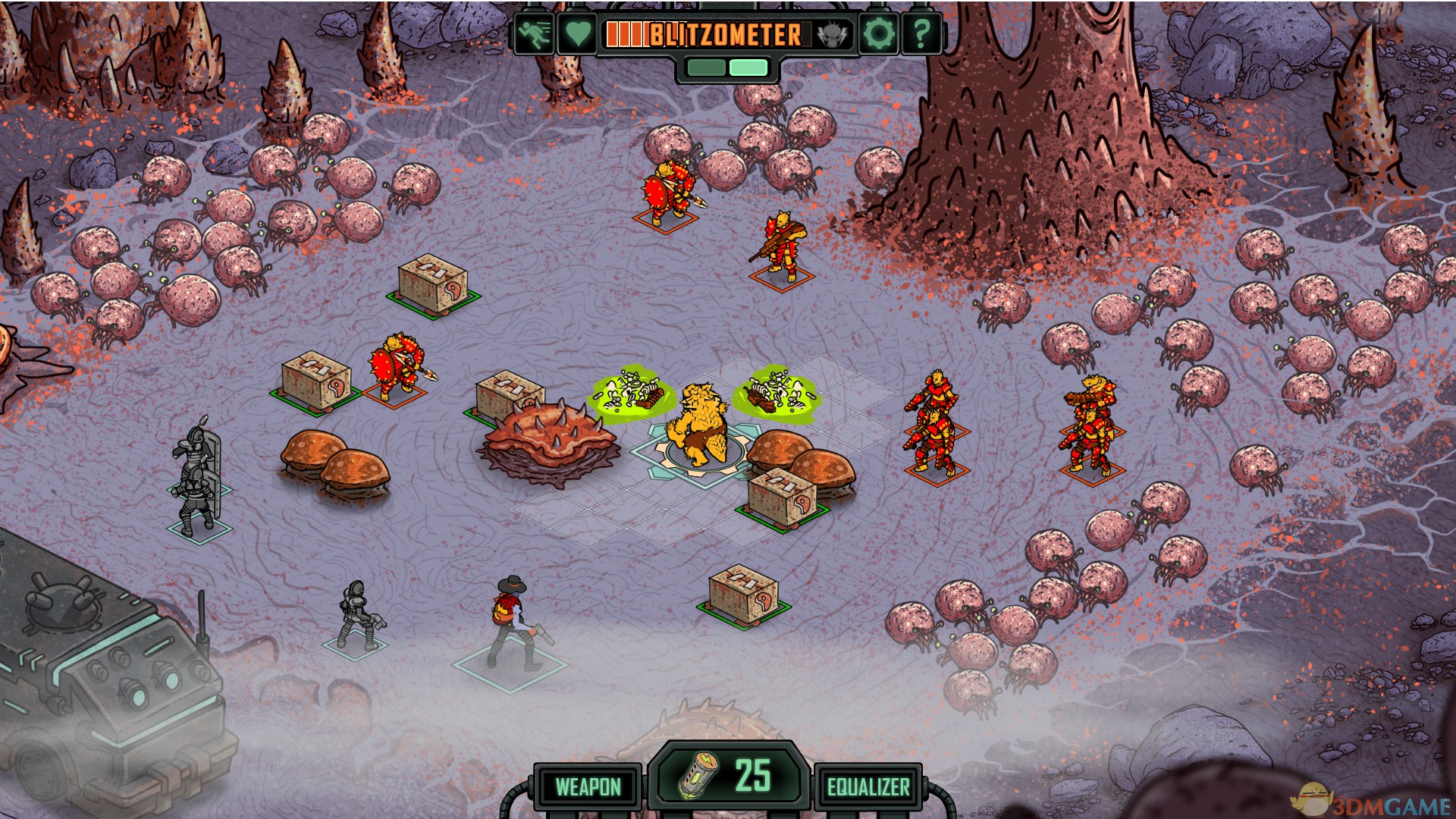
Task: Toggle the green heart health display
Action: point(577,34)
